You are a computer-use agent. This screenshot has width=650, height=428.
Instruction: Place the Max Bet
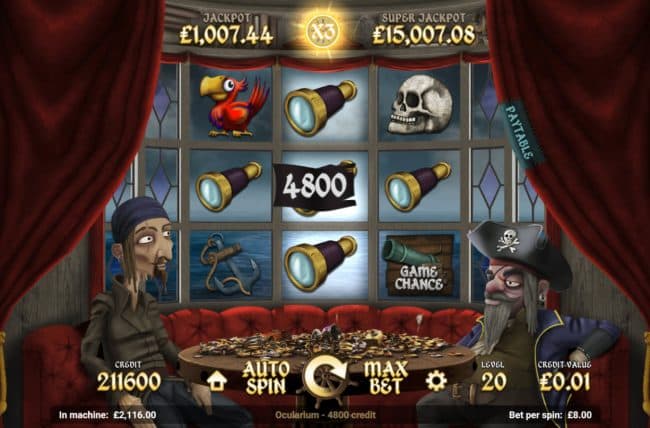(383, 377)
